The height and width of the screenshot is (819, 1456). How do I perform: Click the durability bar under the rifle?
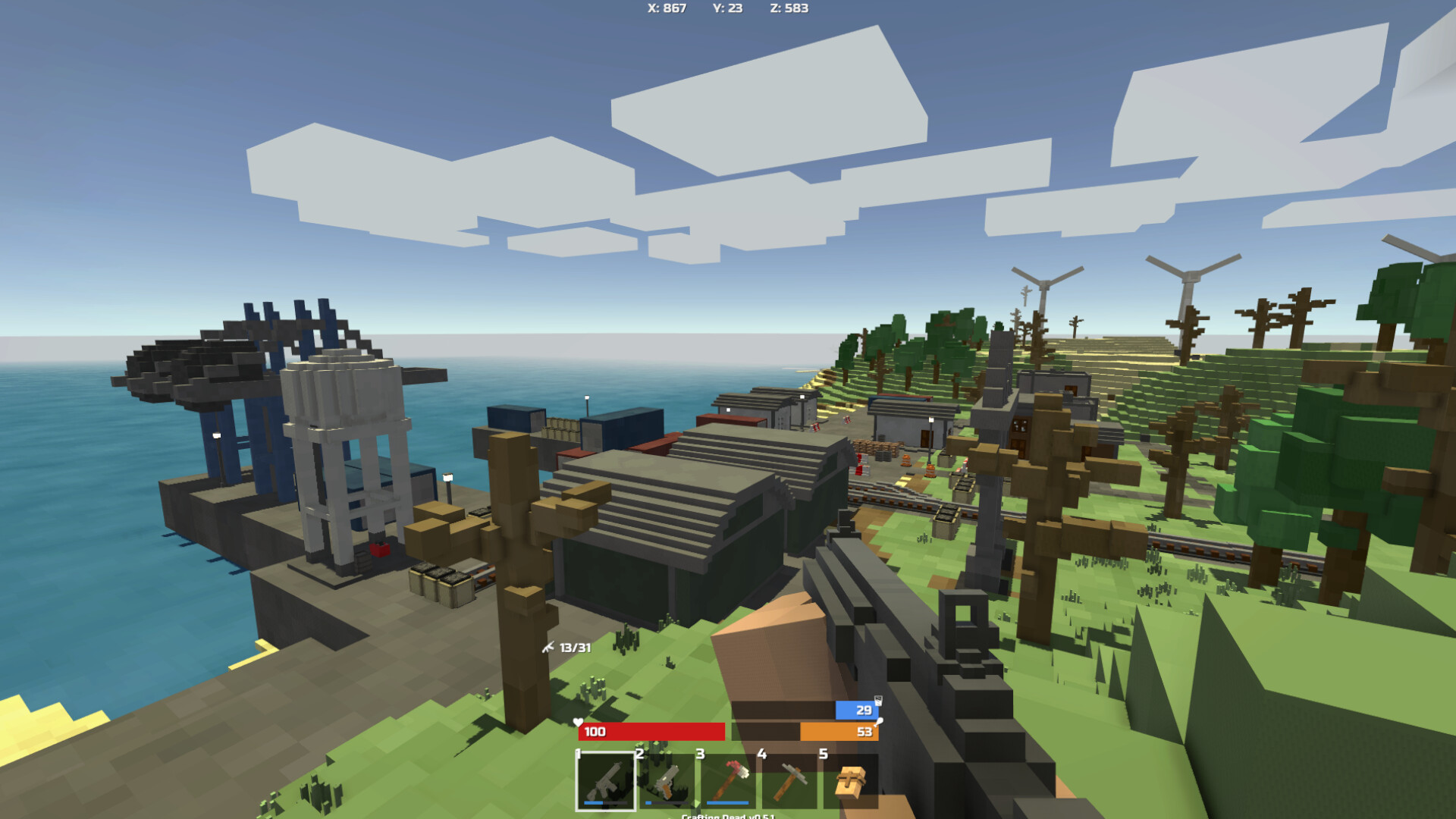(606, 802)
